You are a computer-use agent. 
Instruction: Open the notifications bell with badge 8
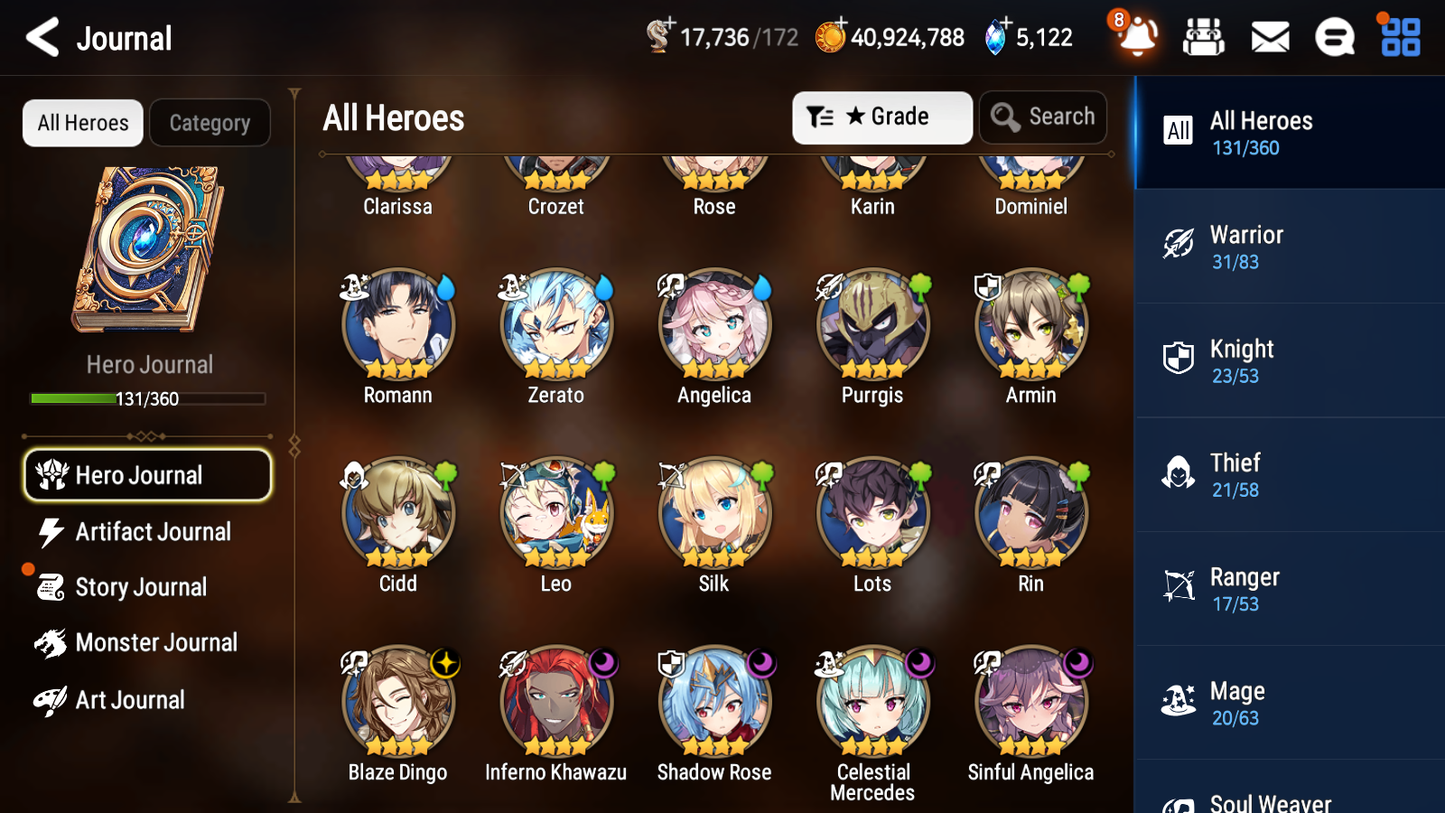(x=1136, y=36)
